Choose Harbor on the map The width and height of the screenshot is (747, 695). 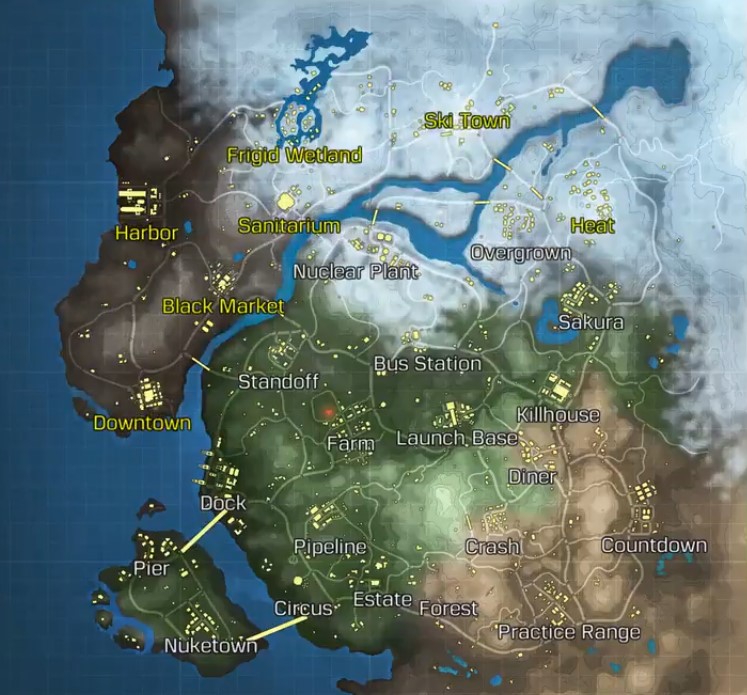pyautogui.click(x=146, y=234)
